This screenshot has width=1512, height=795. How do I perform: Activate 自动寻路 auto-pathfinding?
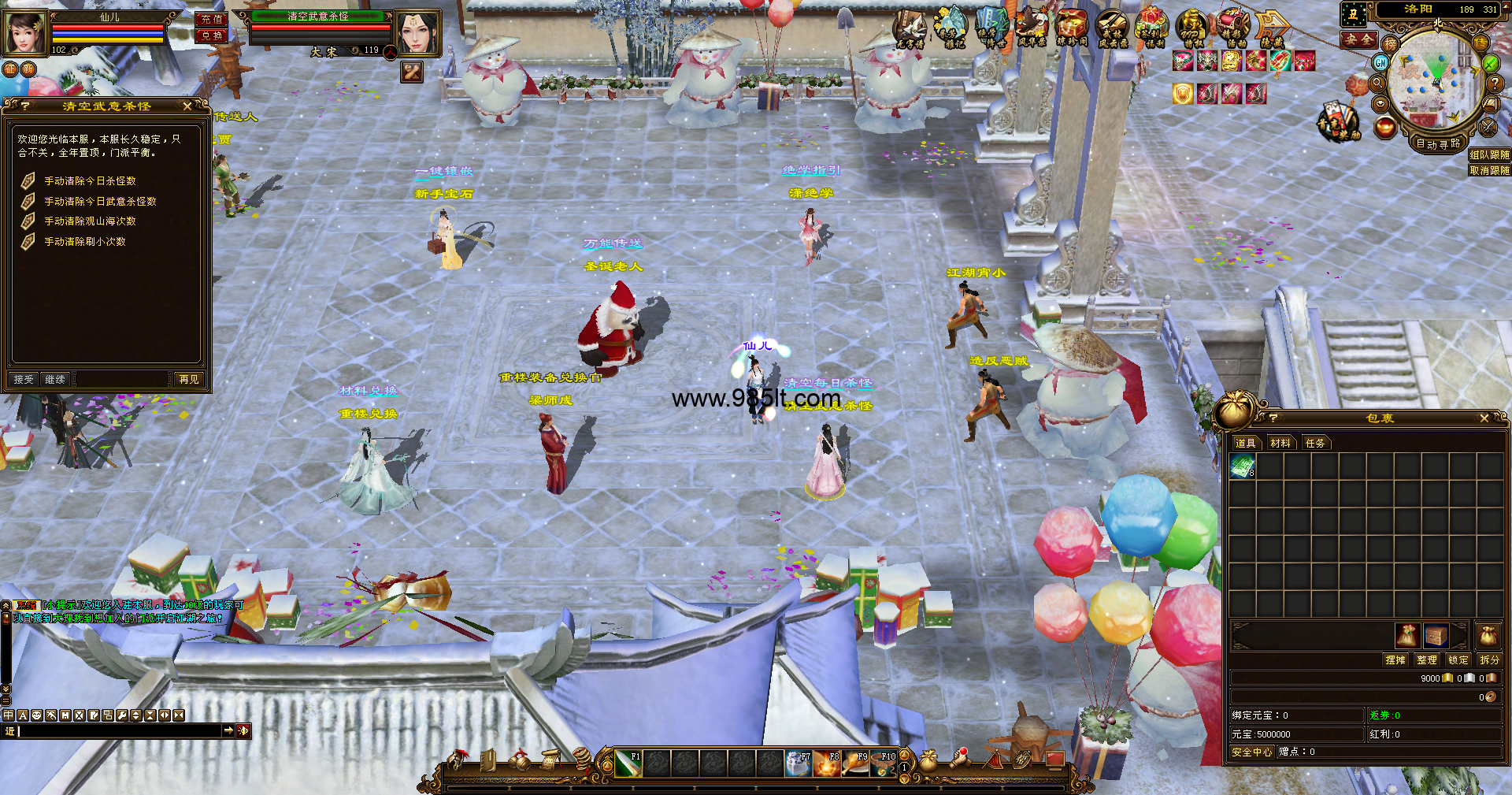(1438, 144)
